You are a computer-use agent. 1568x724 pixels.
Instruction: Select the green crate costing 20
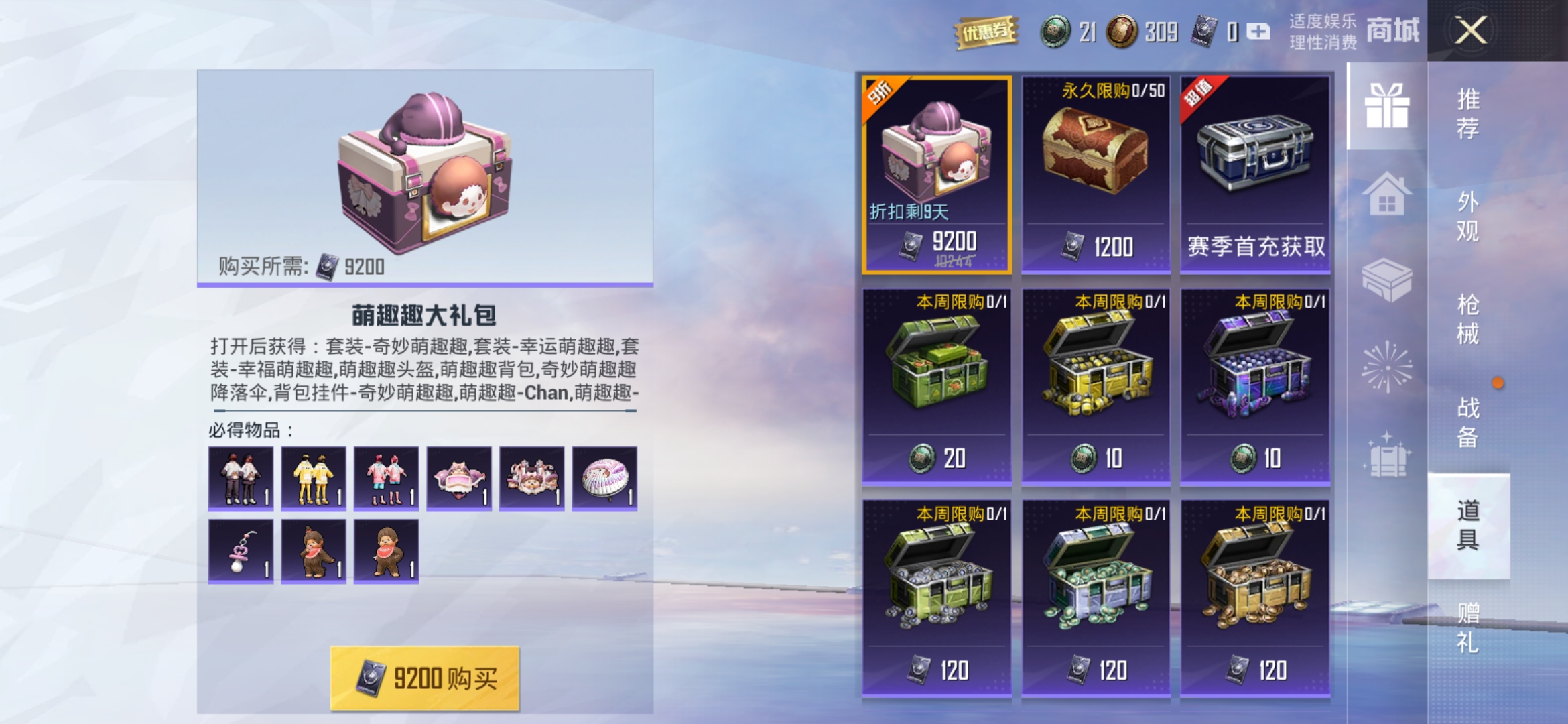pos(937,385)
